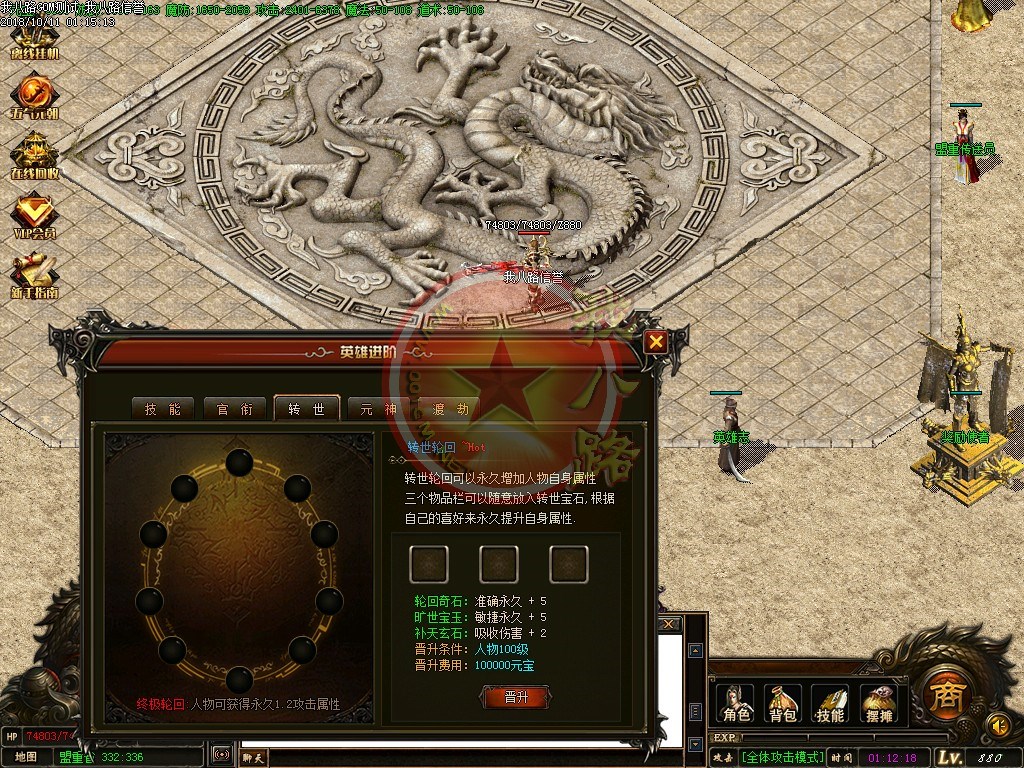This screenshot has width=1024, height=768.
Task: Open the 背包 backpack button
Action: (782, 703)
